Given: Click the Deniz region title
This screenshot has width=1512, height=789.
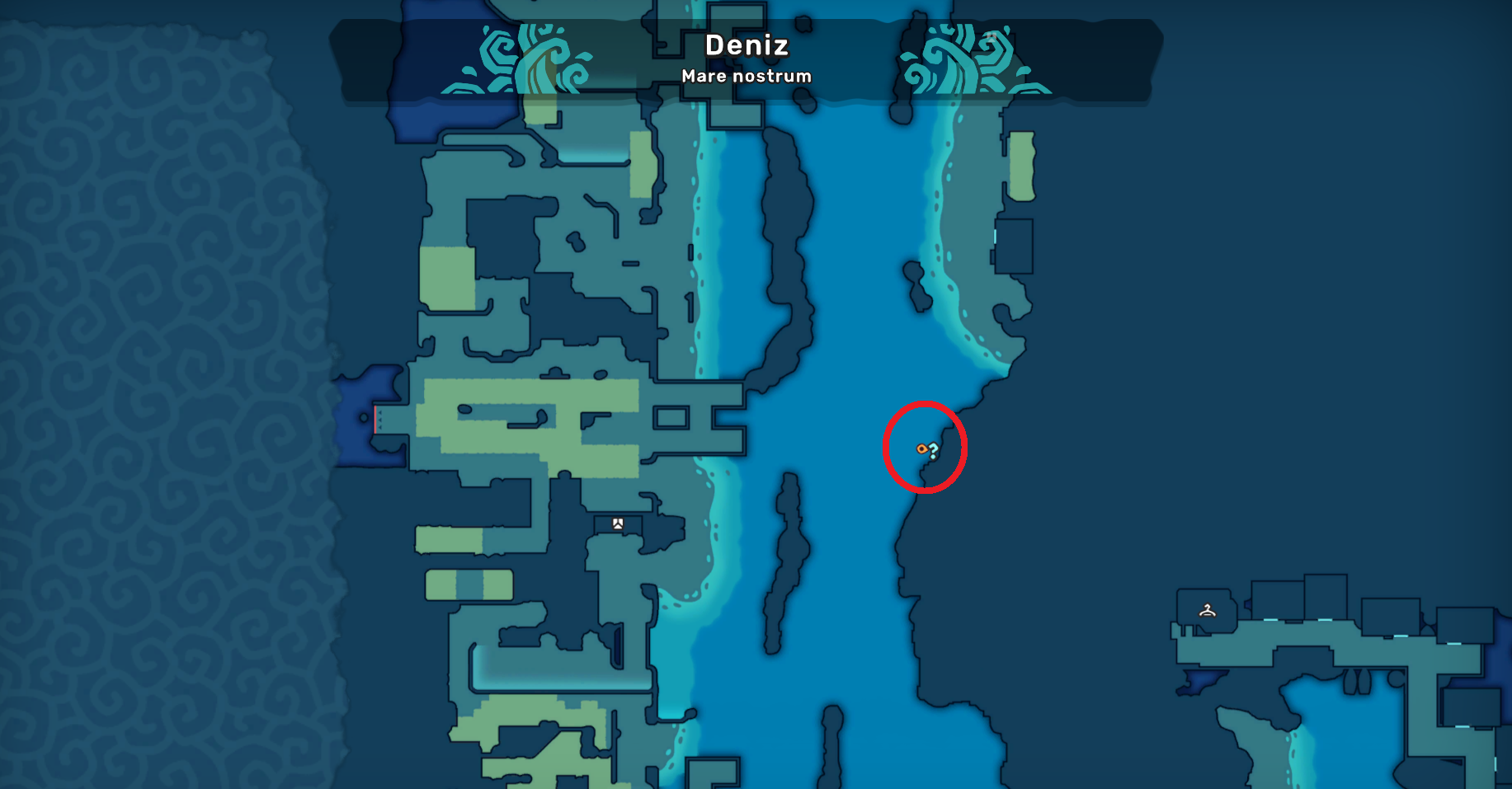Looking at the screenshot, I should [x=747, y=47].
